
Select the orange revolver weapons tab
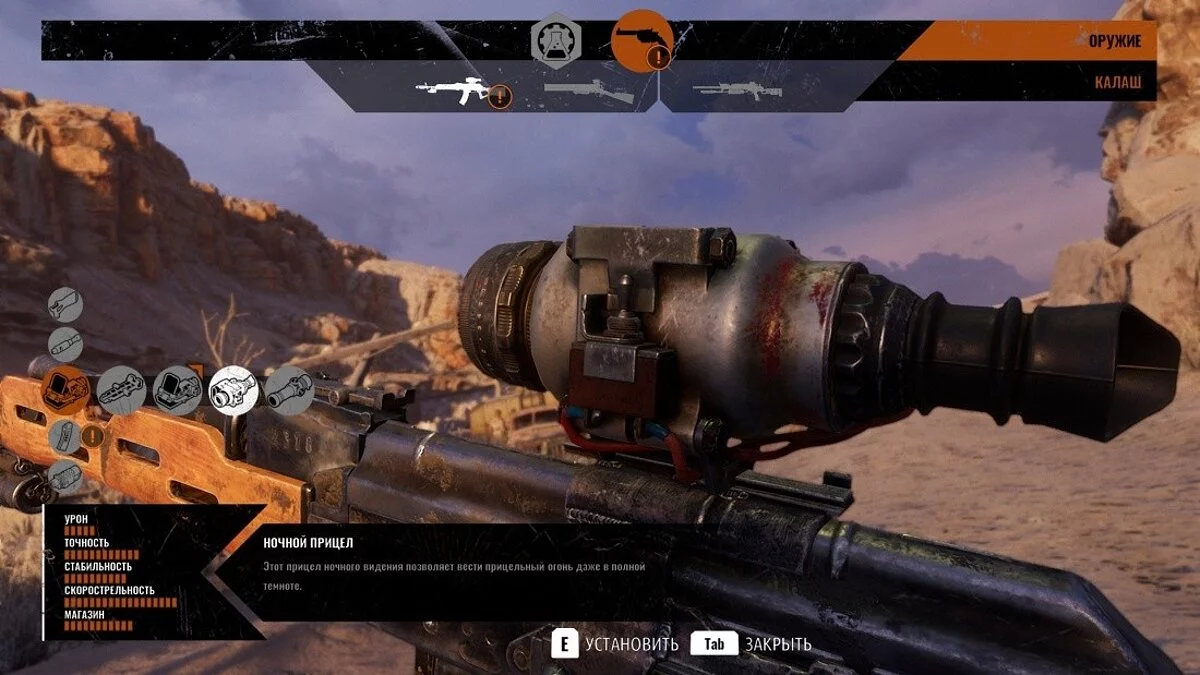(x=640, y=41)
